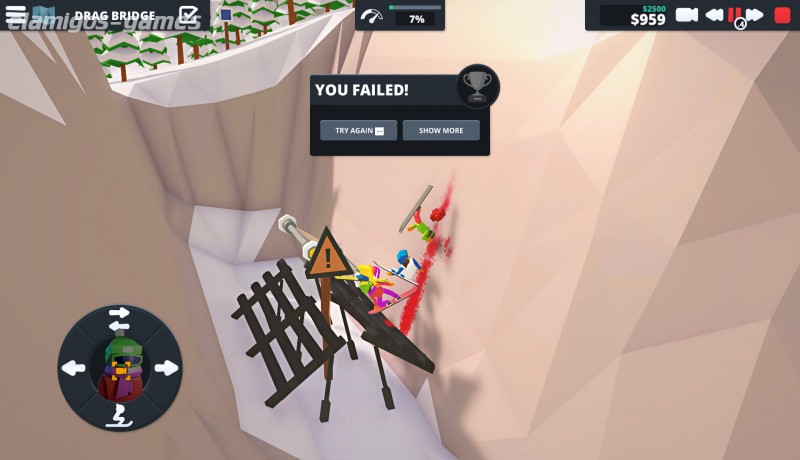Toggle the camera recording icon

point(687,15)
